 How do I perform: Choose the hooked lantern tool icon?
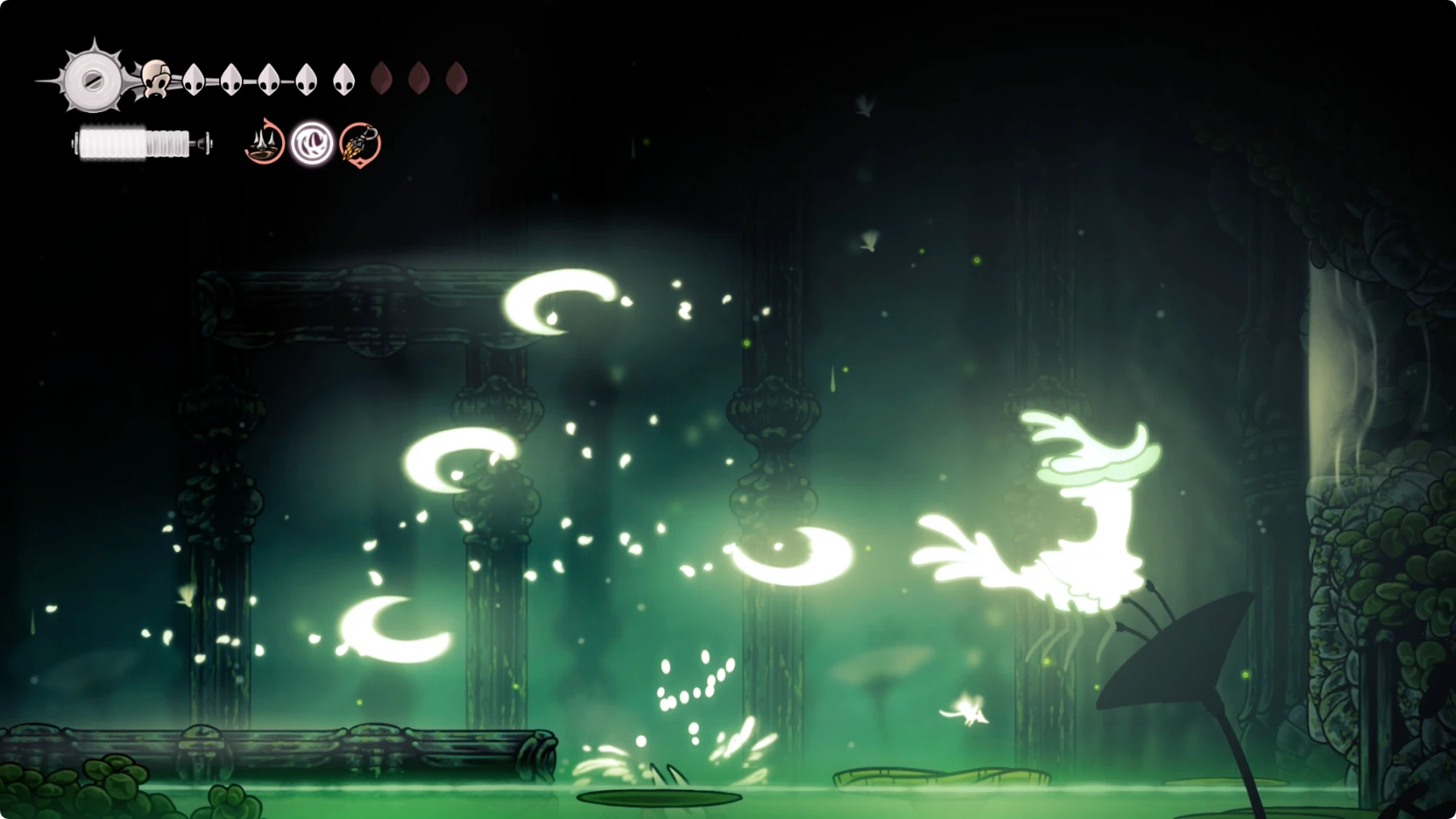(360, 143)
